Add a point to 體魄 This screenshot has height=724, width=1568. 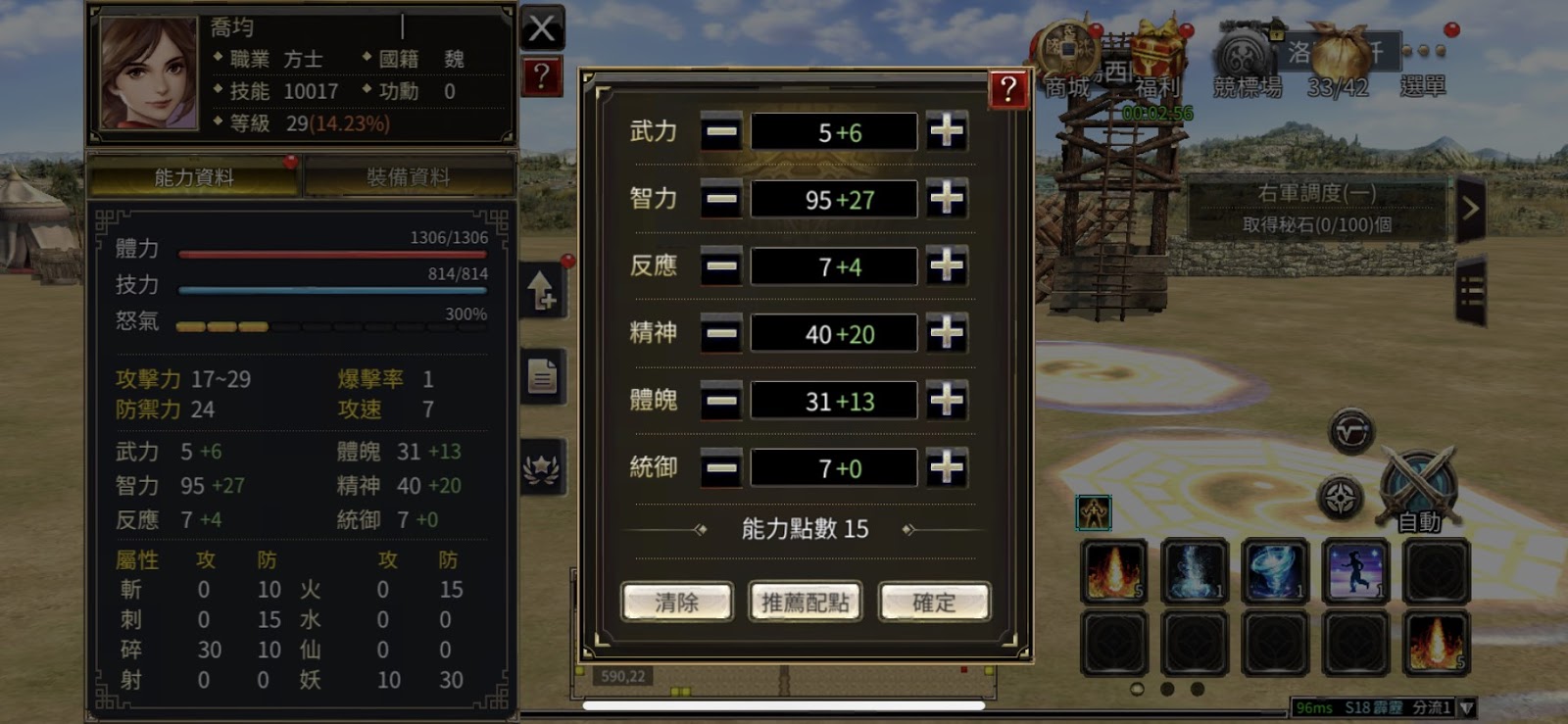946,400
